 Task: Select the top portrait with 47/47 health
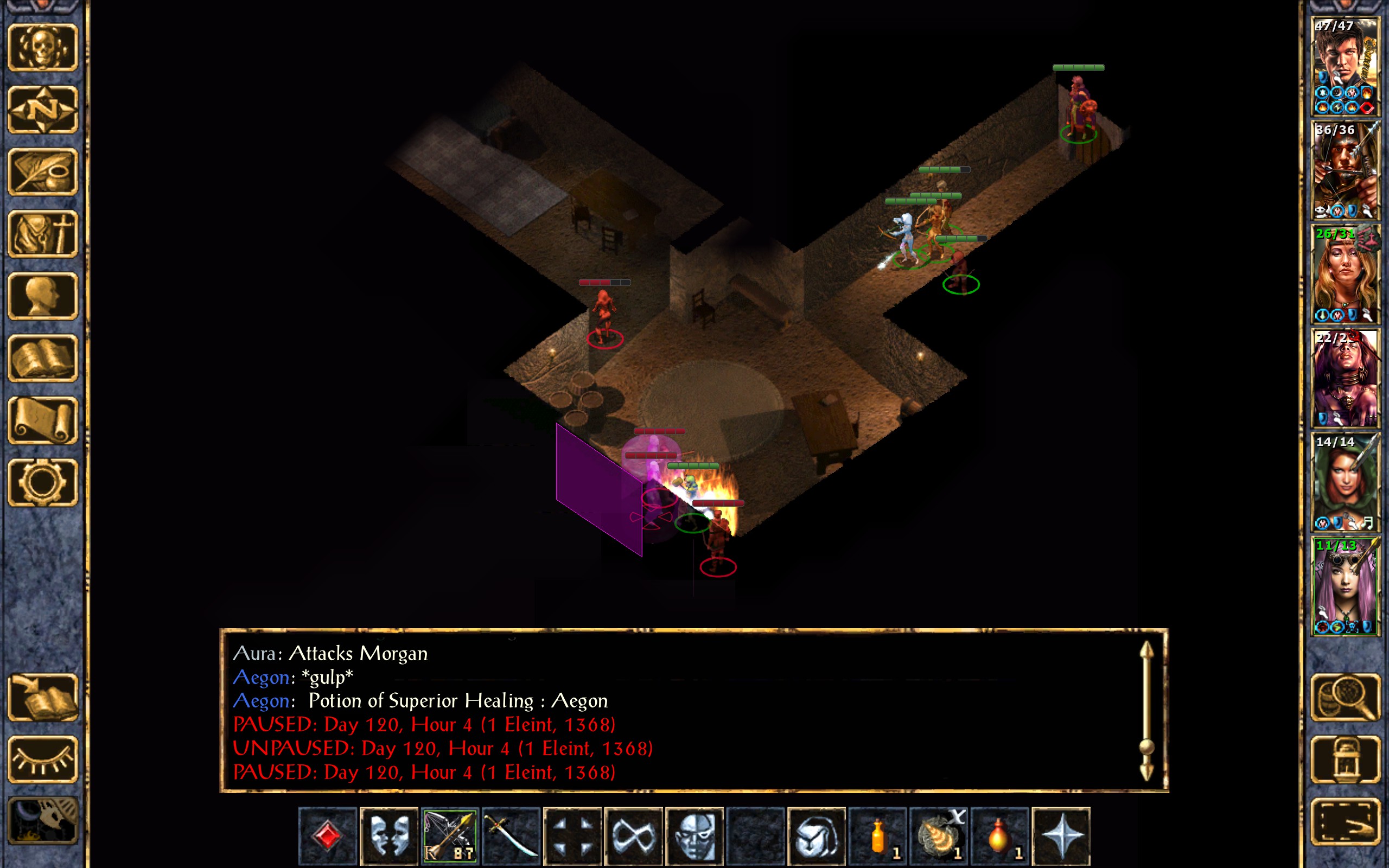[1345, 66]
